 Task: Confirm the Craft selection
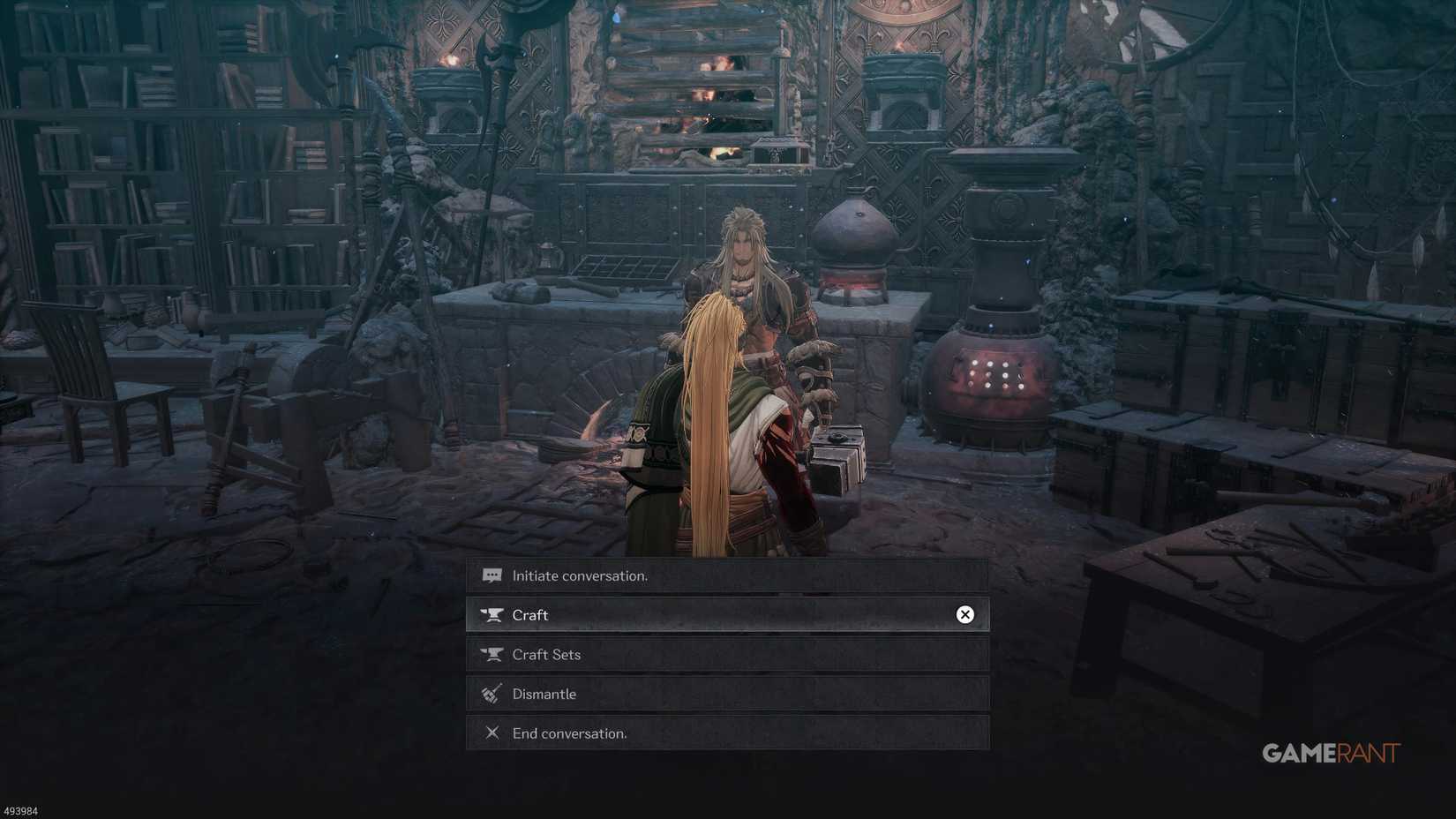pyautogui.click(x=964, y=614)
